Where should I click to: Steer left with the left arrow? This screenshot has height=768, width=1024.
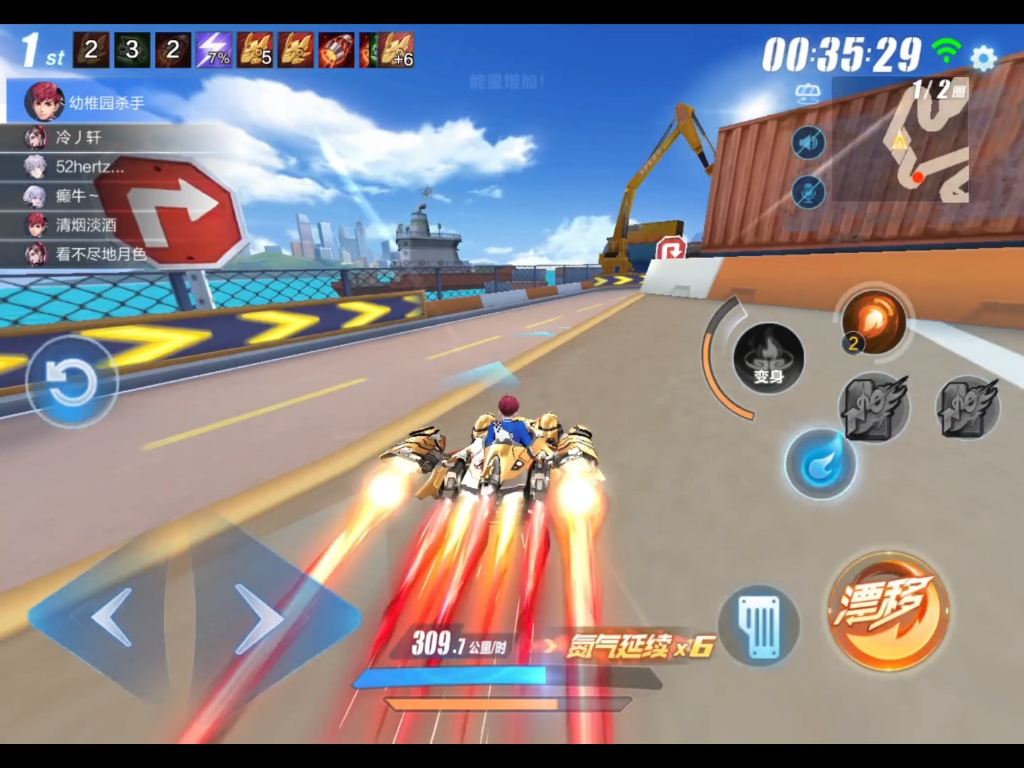pos(112,616)
